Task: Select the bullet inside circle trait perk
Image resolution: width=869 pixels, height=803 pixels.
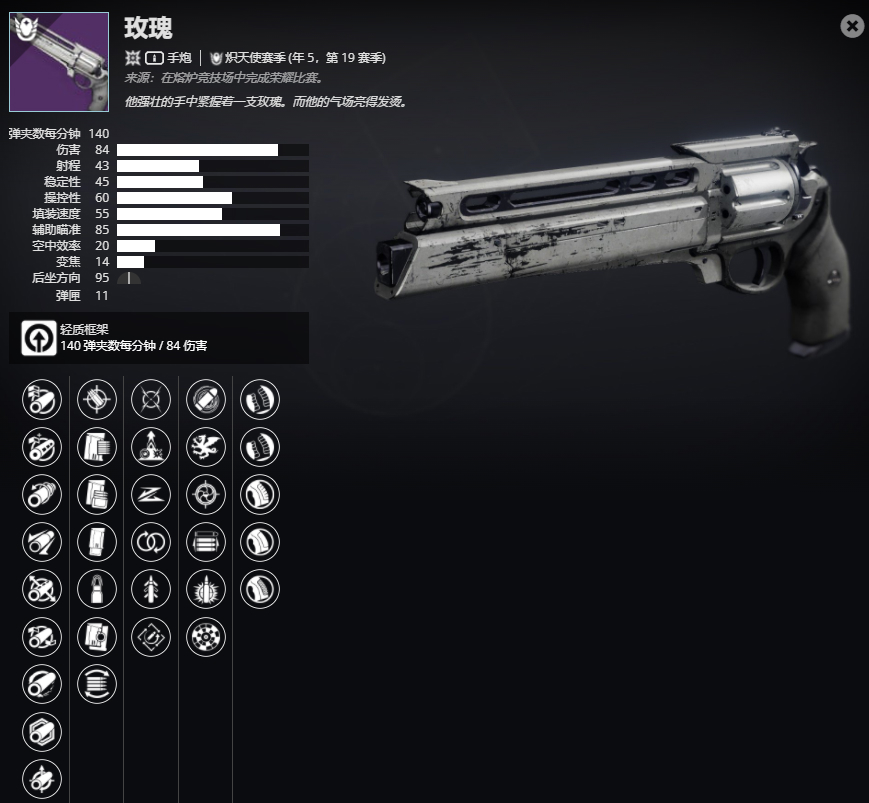Action: [206, 400]
